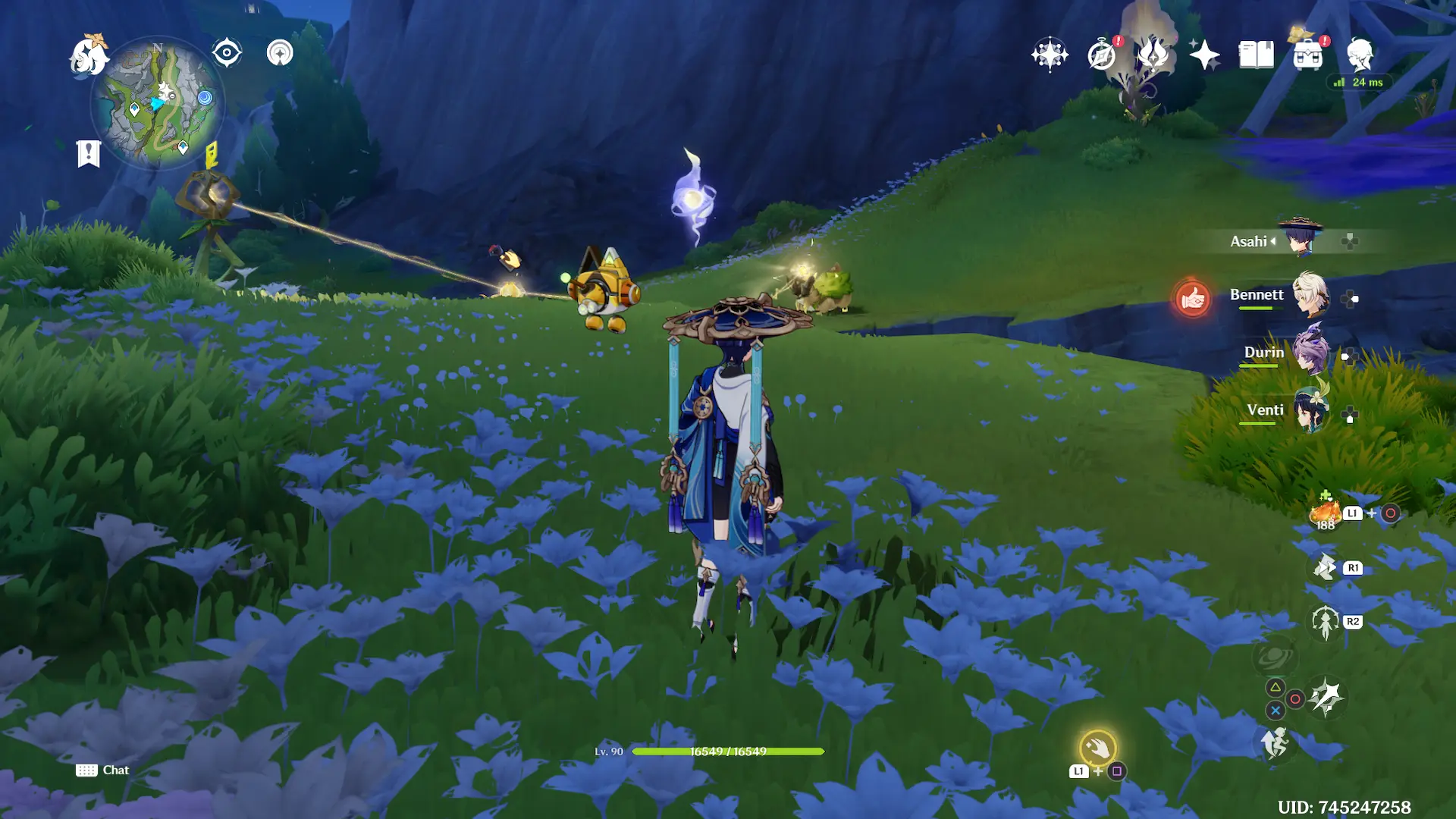Open the Chat box
Image resolution: width=1456 pixels, height=819 pixels.
point(102,770)
